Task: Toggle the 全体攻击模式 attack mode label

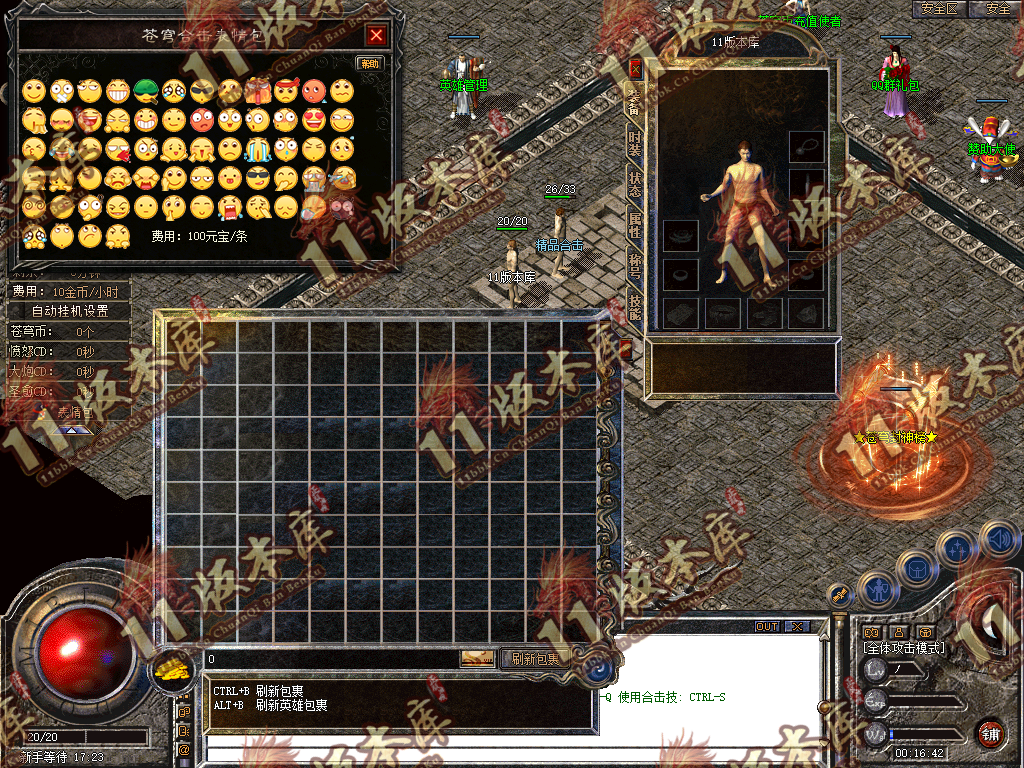Action: click(904, 648)
